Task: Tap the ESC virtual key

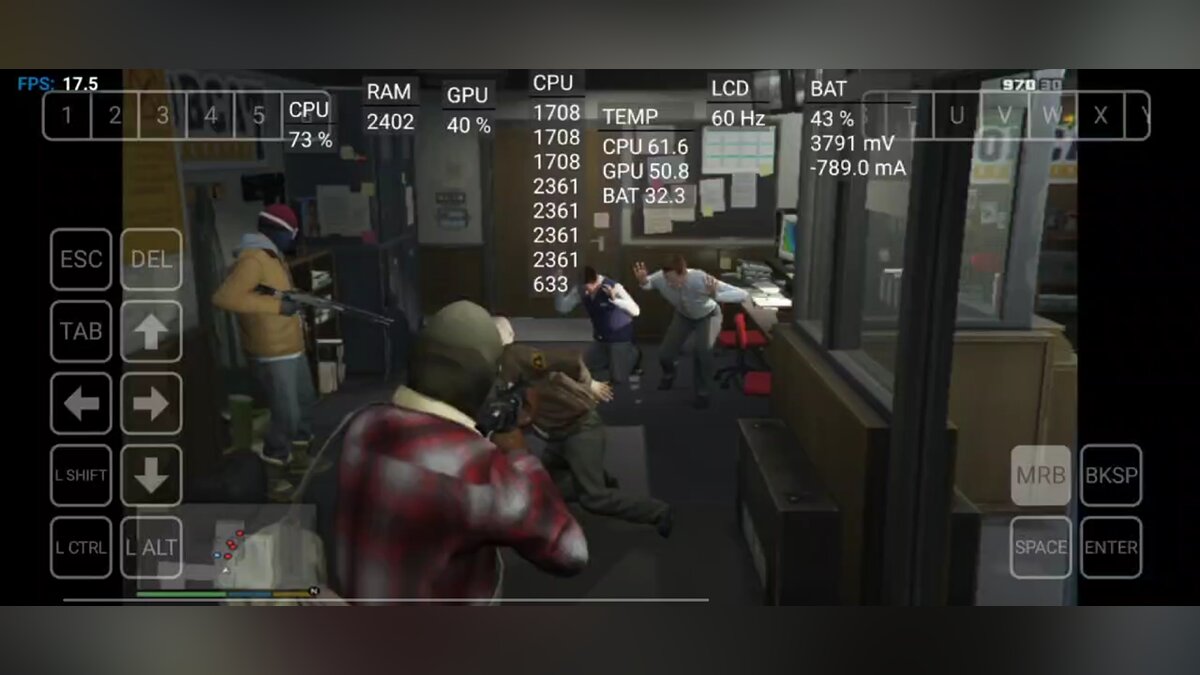Action: [81, 260]
